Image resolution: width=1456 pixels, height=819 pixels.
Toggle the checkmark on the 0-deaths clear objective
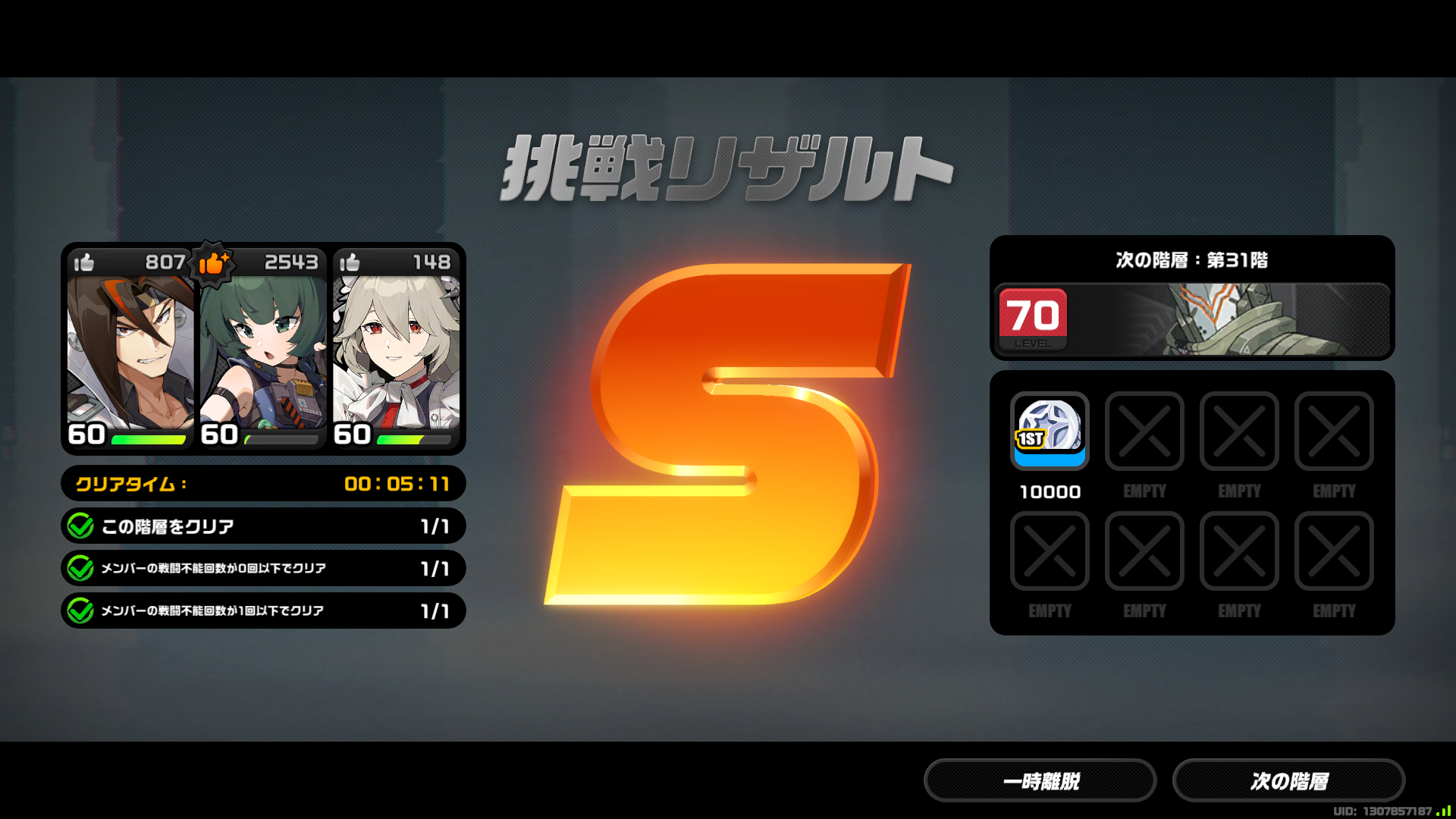[82, 568]
